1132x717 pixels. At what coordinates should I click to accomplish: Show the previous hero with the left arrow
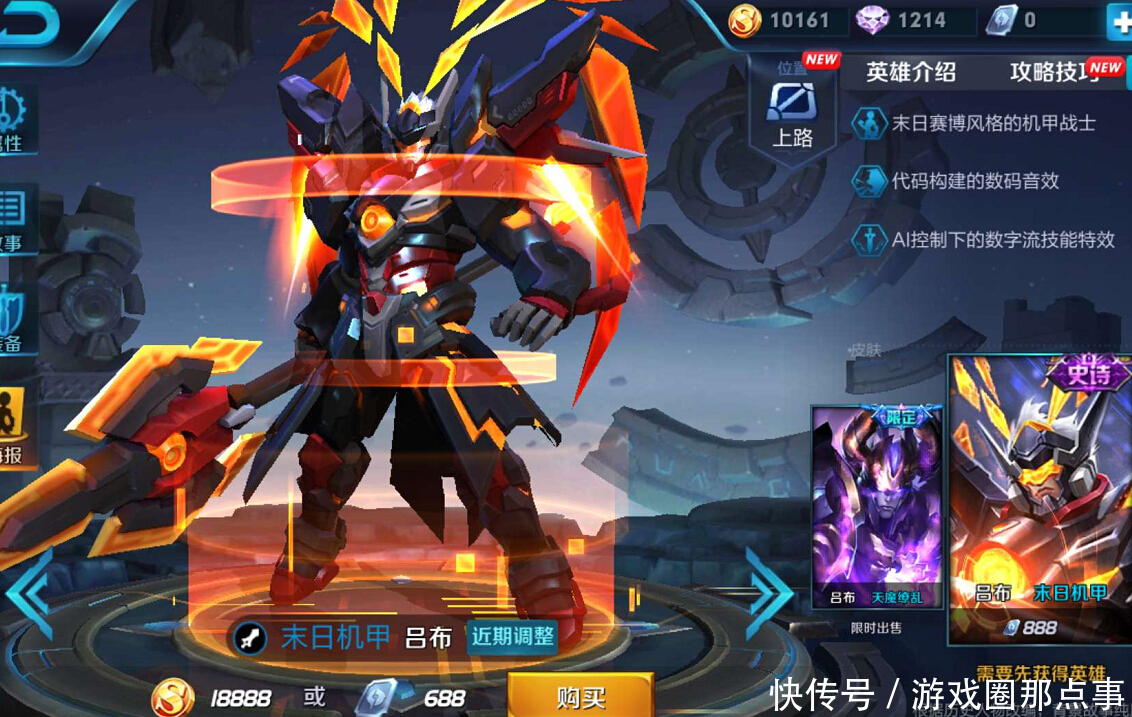coord(28,593)
